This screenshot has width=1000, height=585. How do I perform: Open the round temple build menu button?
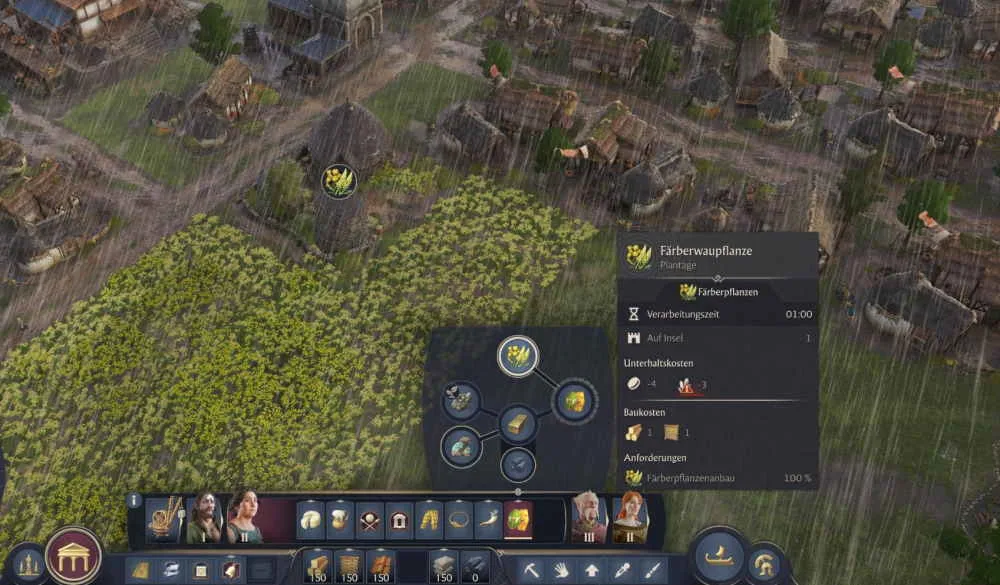(x=73, y=556)
